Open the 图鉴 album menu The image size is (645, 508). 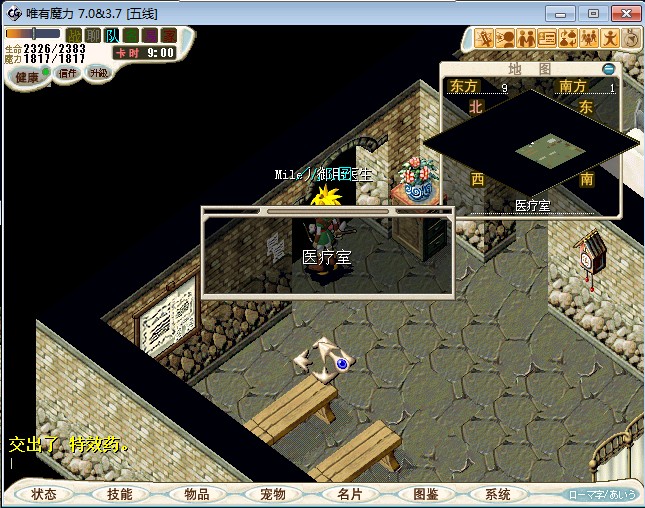(x=425, y=494)
